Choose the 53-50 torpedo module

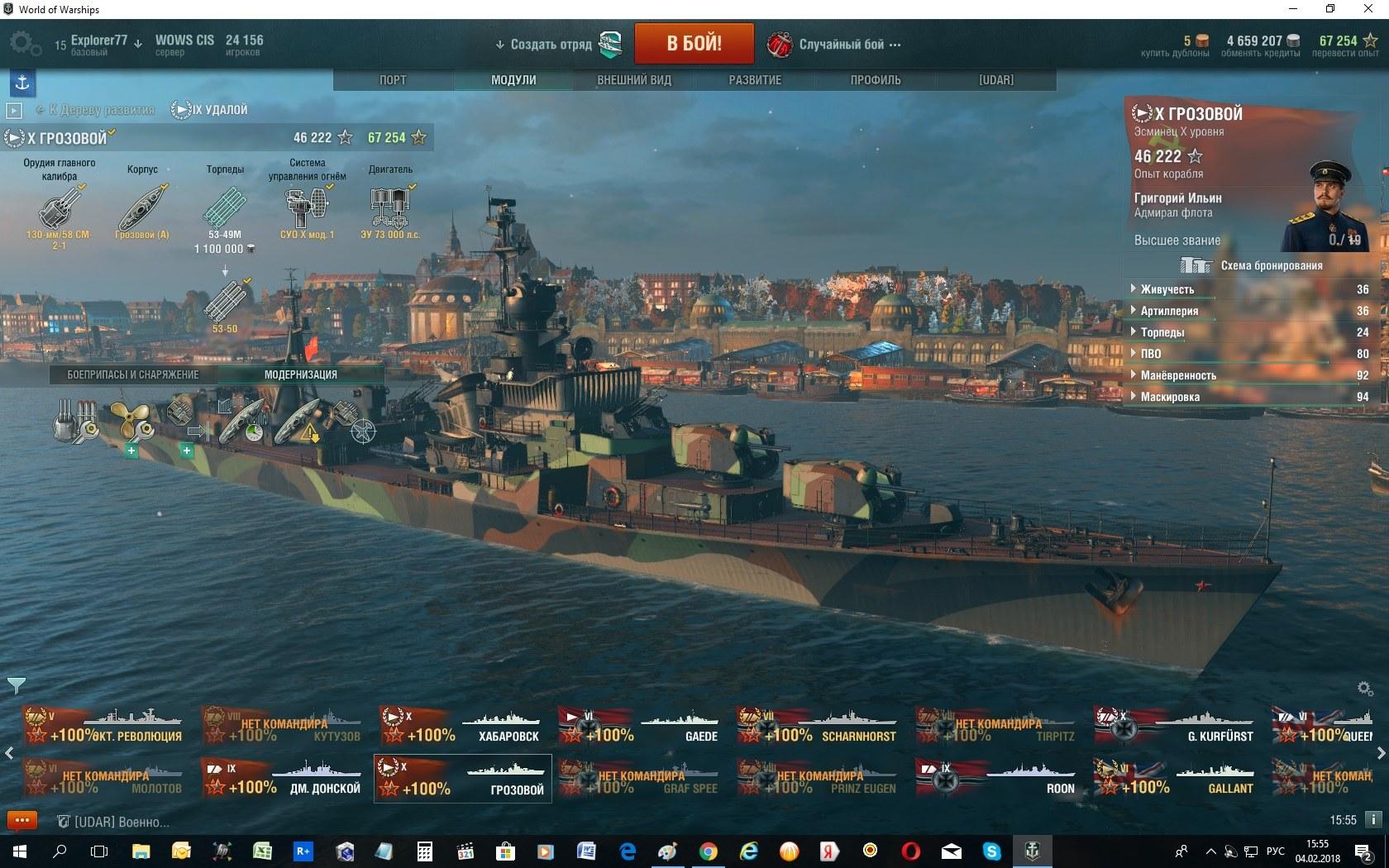coord(225,303)
